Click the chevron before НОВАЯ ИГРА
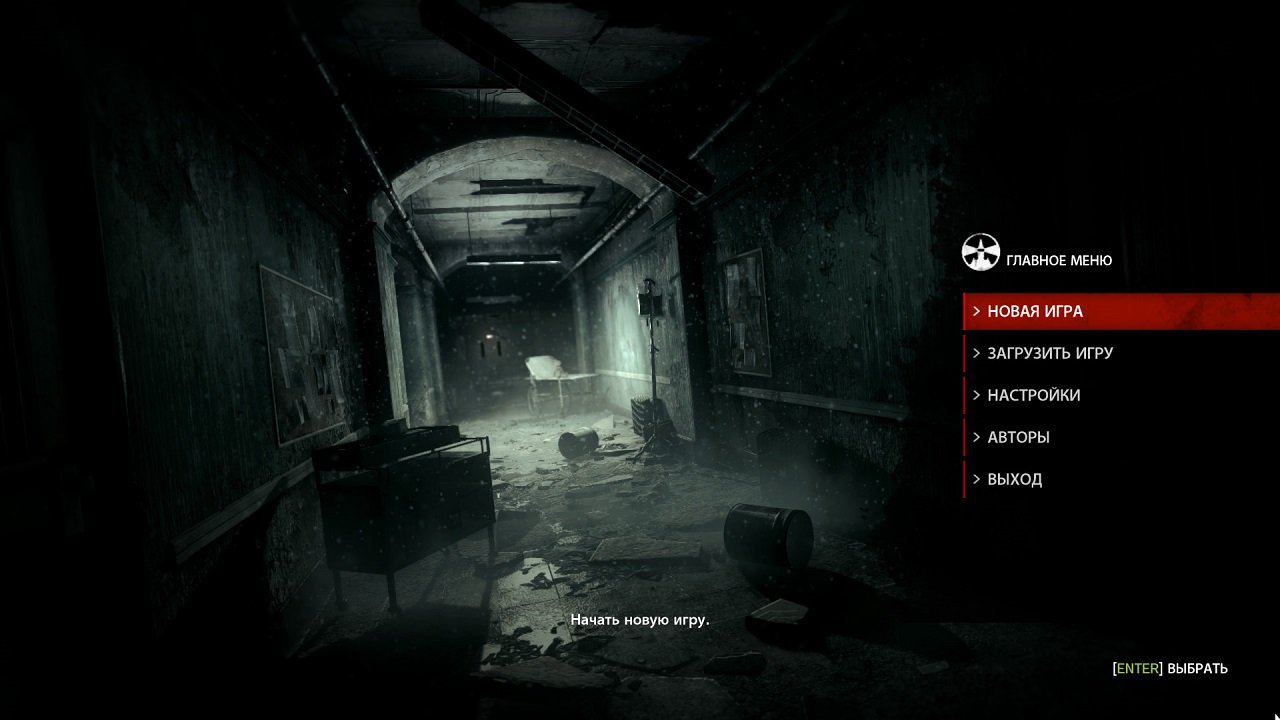 click(x=974, y=311)
